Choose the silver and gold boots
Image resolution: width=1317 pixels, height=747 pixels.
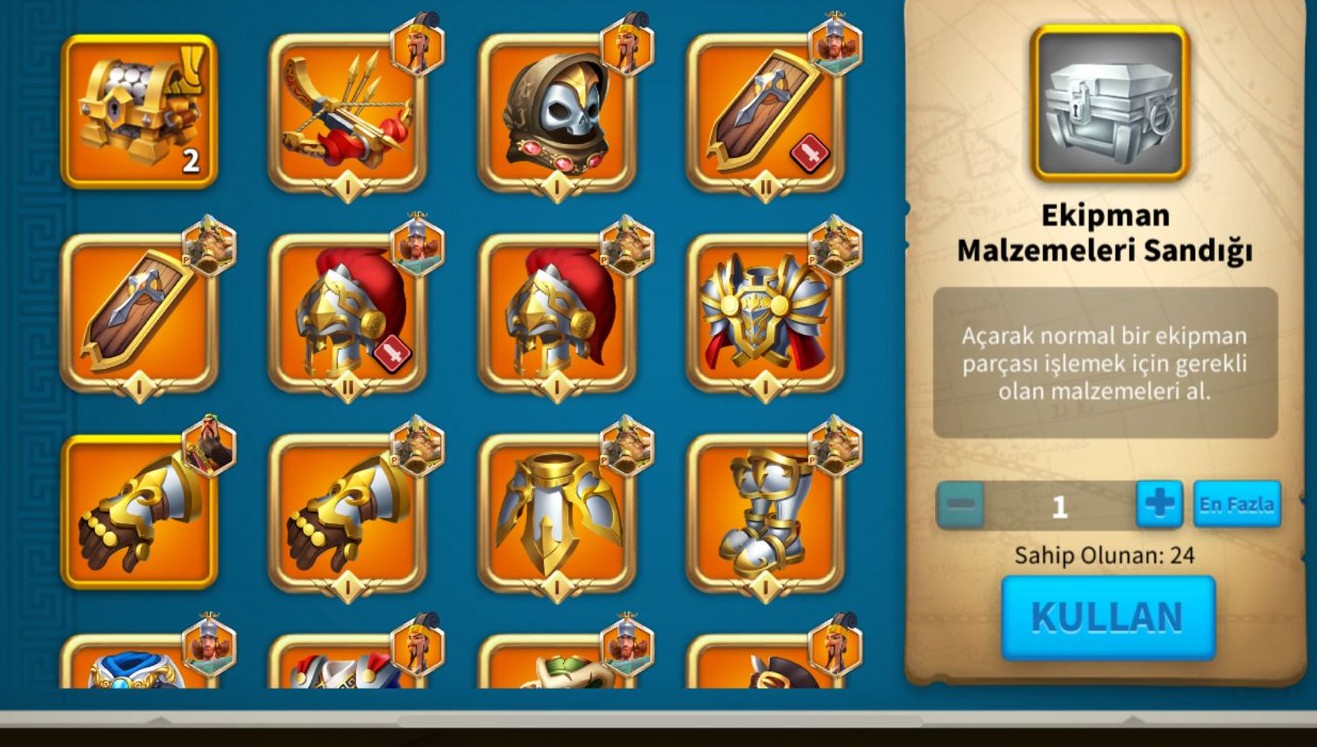click(x=765, y=512)
